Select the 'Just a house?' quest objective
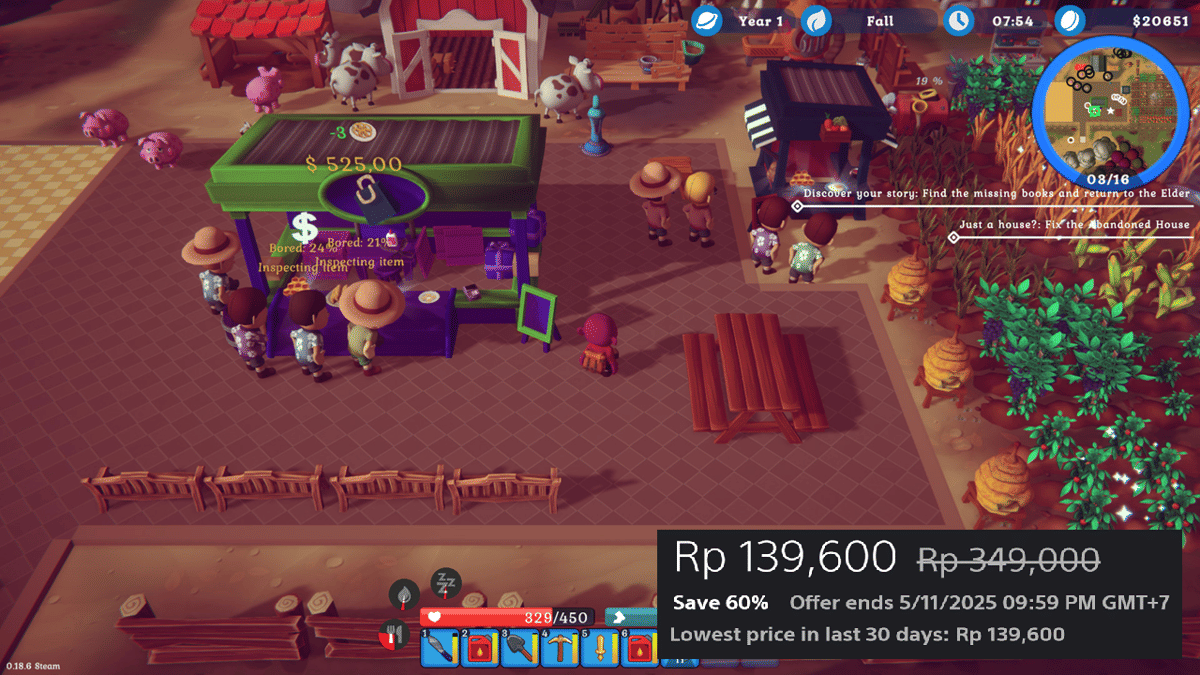The image size is (1200, 675). coord(1074,225)
